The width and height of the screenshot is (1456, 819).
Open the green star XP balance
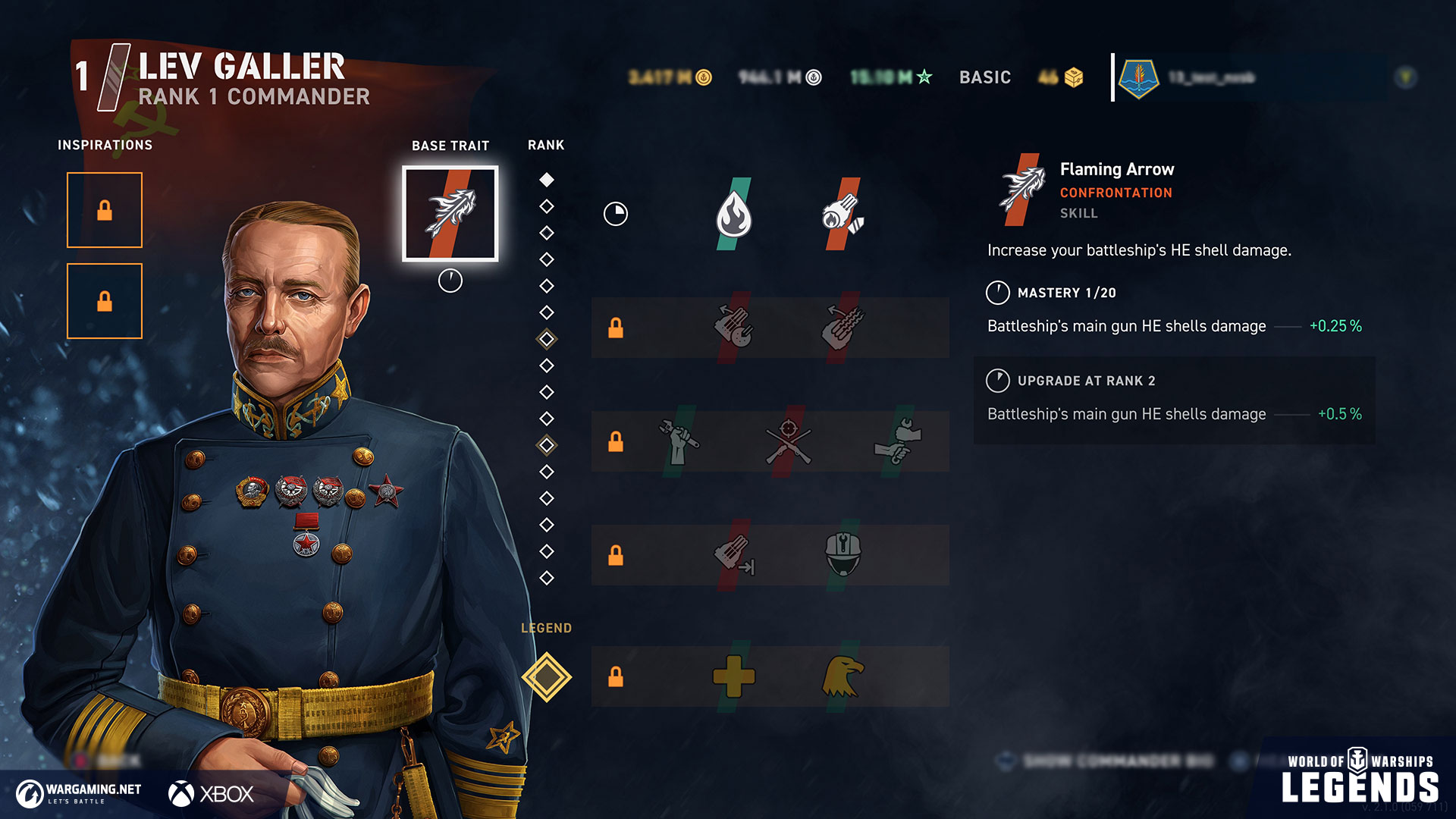891,77
